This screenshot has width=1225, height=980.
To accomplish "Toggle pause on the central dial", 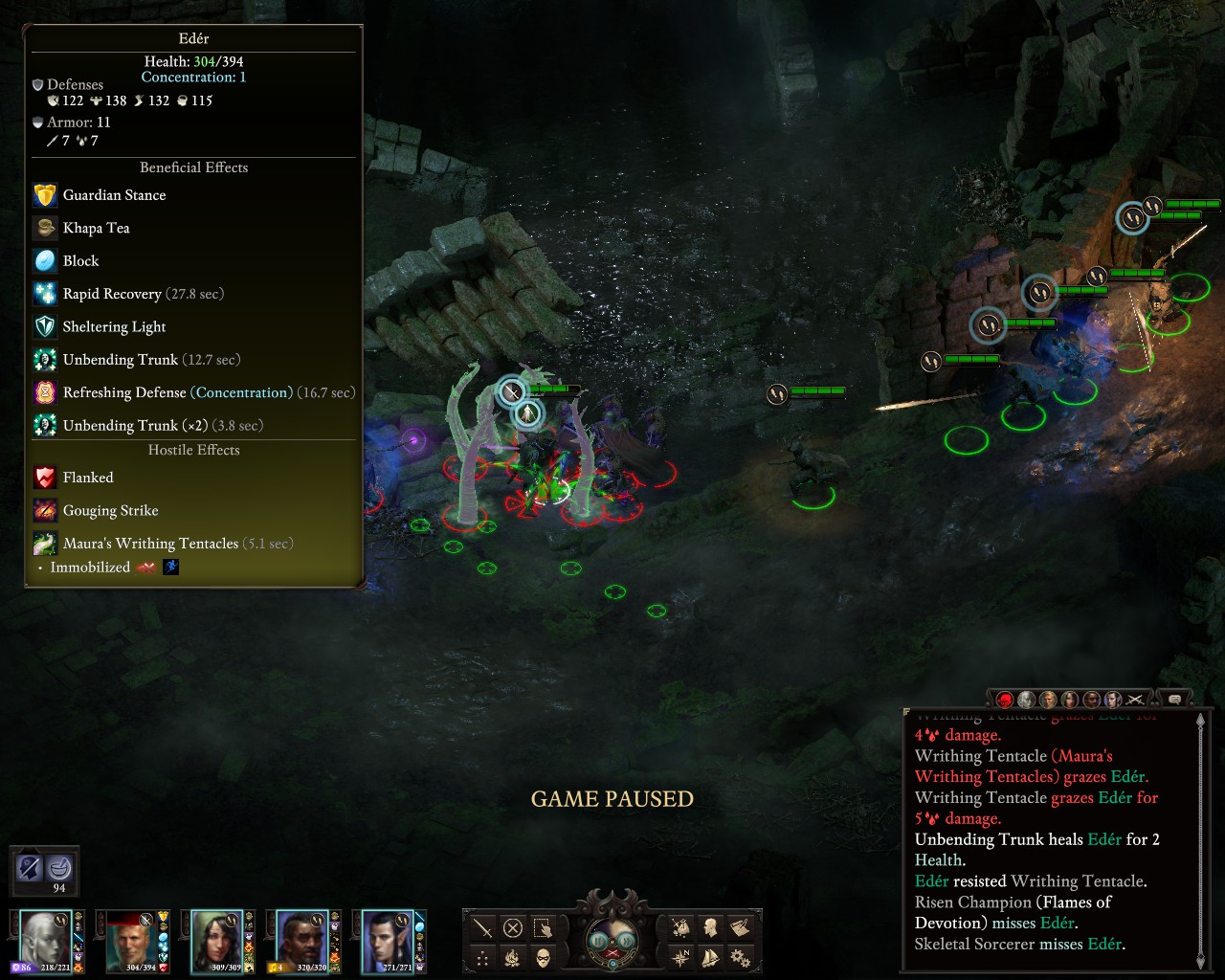I will 599,941.
